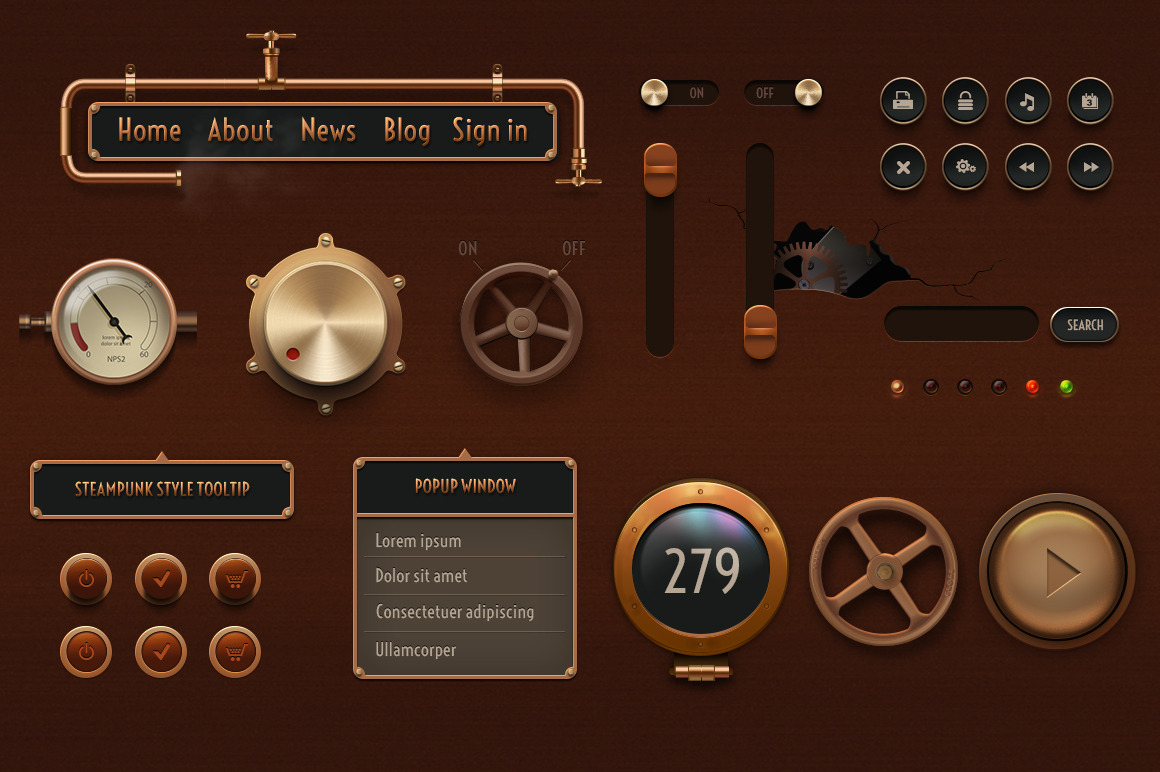
Task: Start playback with the large brass play button
Action: (1058, 573)
